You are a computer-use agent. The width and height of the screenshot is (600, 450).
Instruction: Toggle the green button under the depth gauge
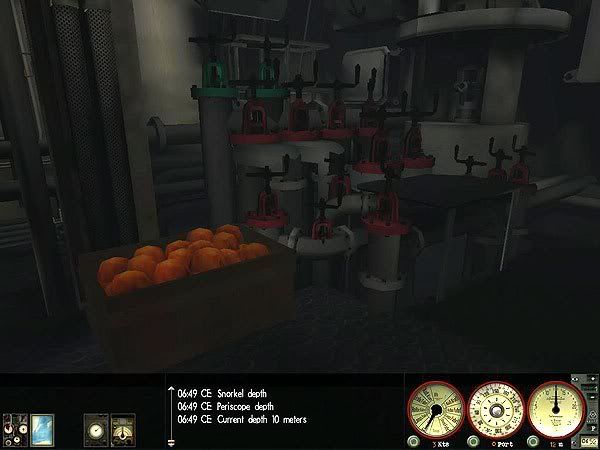533,441
